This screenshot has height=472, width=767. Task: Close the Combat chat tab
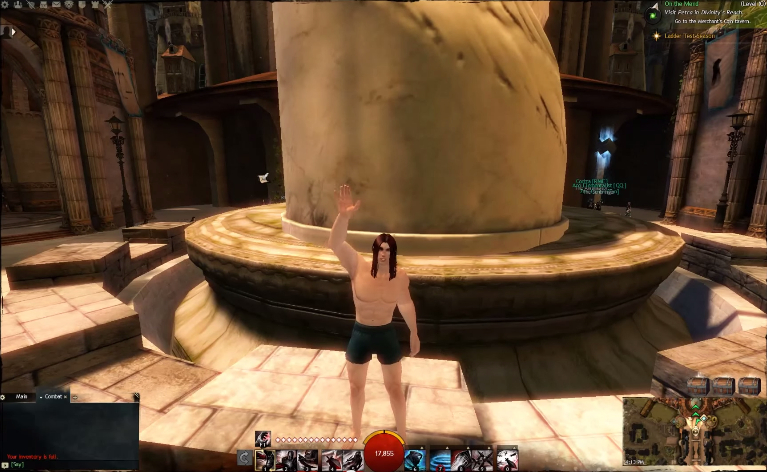(x=67, y=397)
